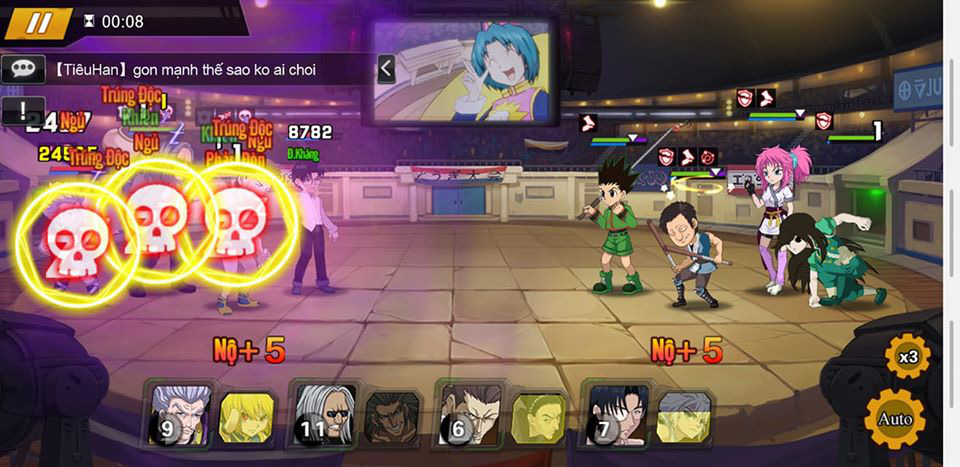This screenshot has width=960, height=467.
Task: Pause the battle with the orange button
Action: pos(38,23)
